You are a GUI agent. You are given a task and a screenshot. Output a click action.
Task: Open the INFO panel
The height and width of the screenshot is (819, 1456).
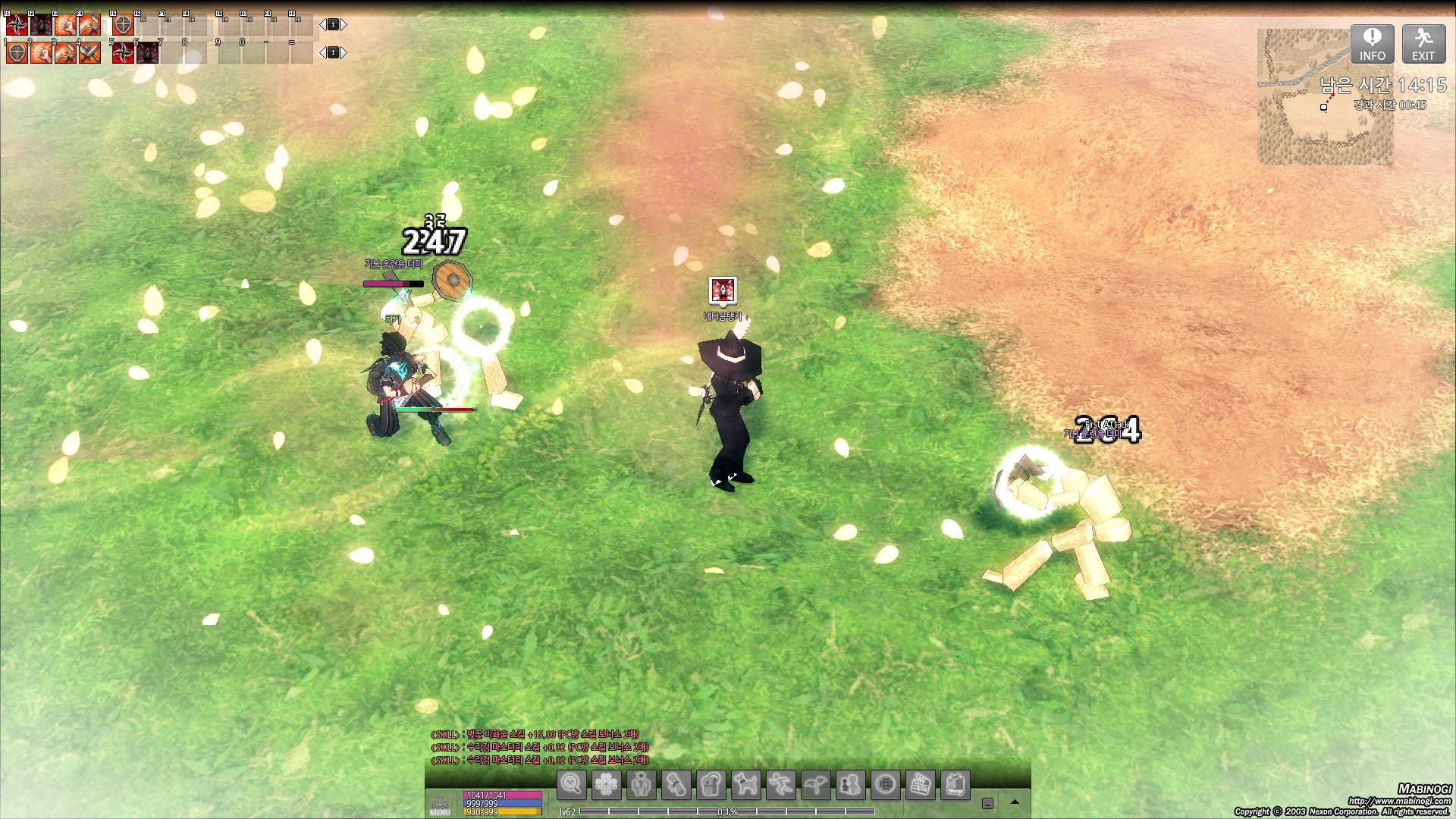coord(1372,45)
